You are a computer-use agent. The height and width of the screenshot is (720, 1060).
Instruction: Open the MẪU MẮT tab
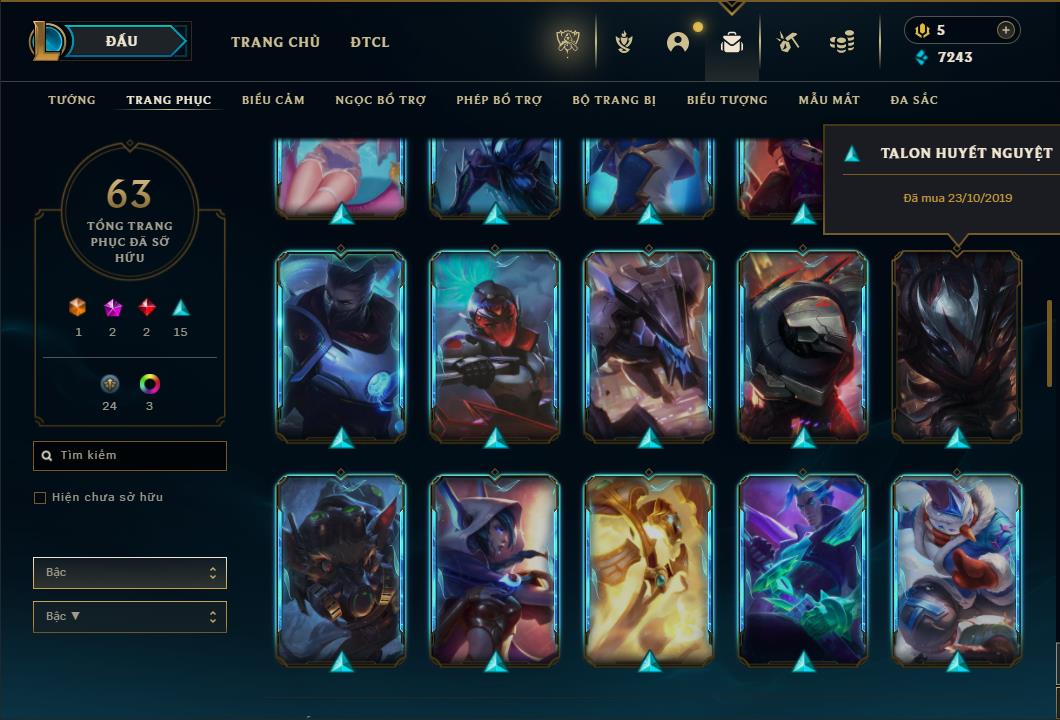click(x=829, y=100)
